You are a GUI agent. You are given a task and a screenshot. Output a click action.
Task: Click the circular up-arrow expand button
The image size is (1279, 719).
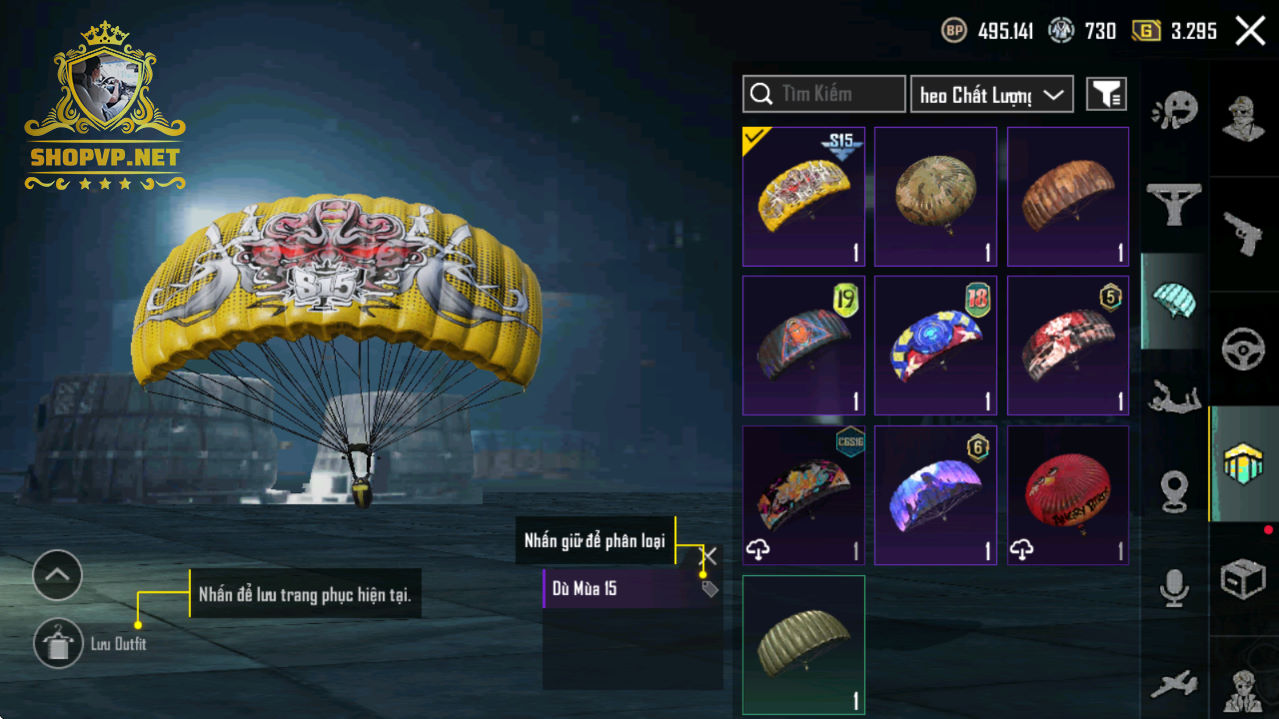point(57,575)
